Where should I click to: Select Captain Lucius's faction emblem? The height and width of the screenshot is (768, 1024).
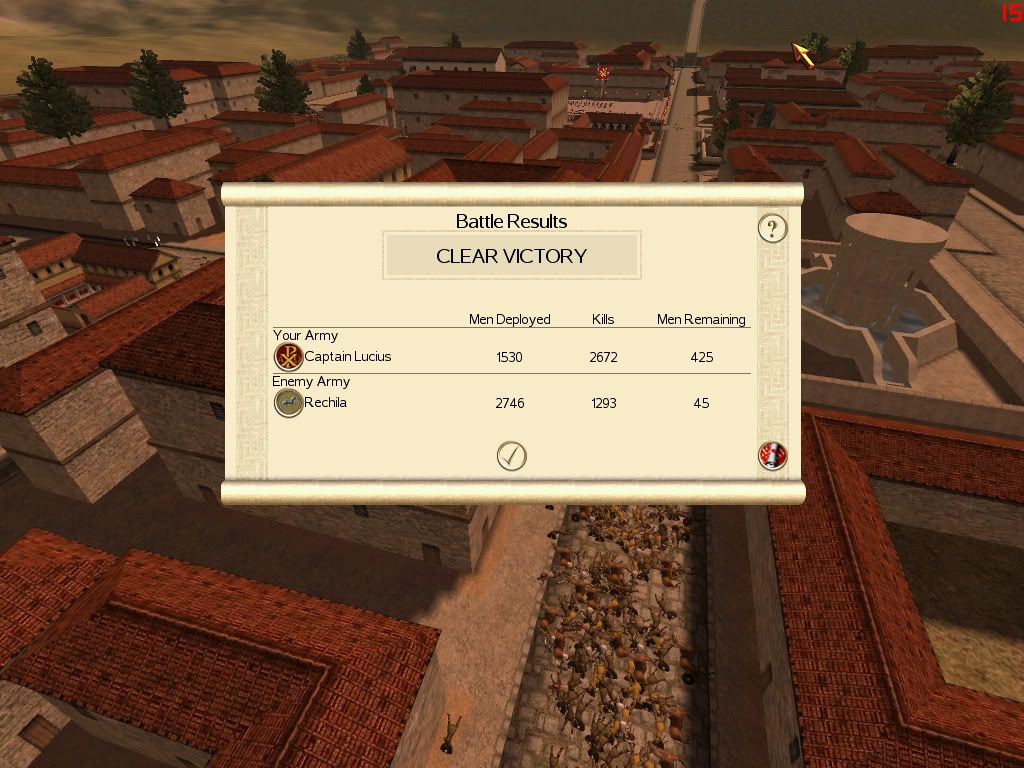(288, 357)
